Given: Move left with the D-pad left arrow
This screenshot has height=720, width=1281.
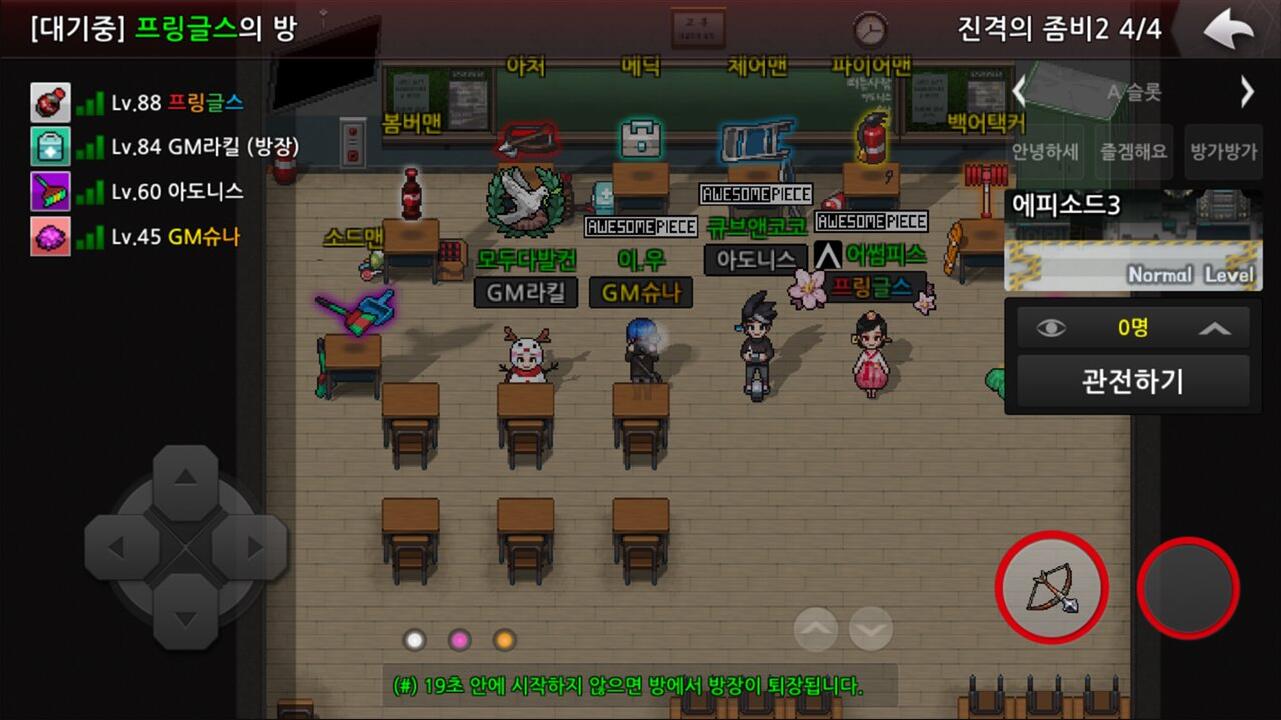Looking at the screenshot, I should tap(120, 548).
